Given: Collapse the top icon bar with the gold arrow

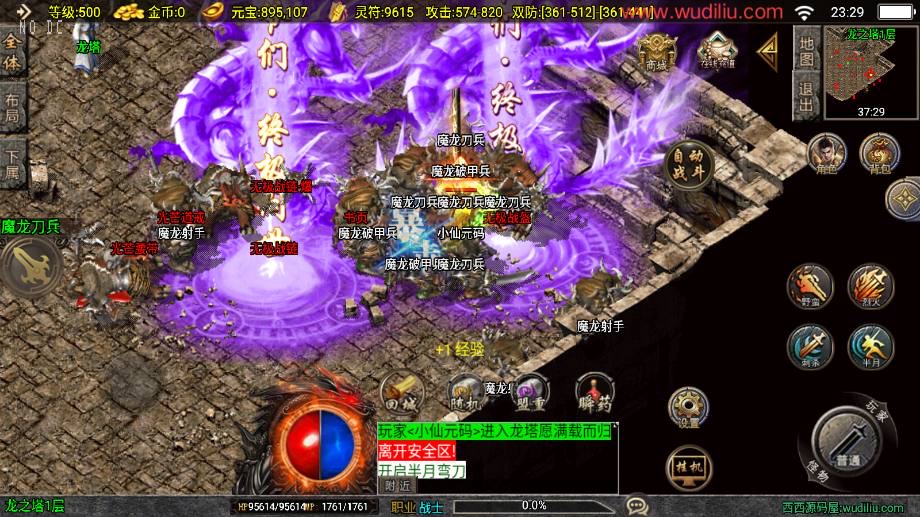Looking at the screenshot, I should (x=768, y=49).
